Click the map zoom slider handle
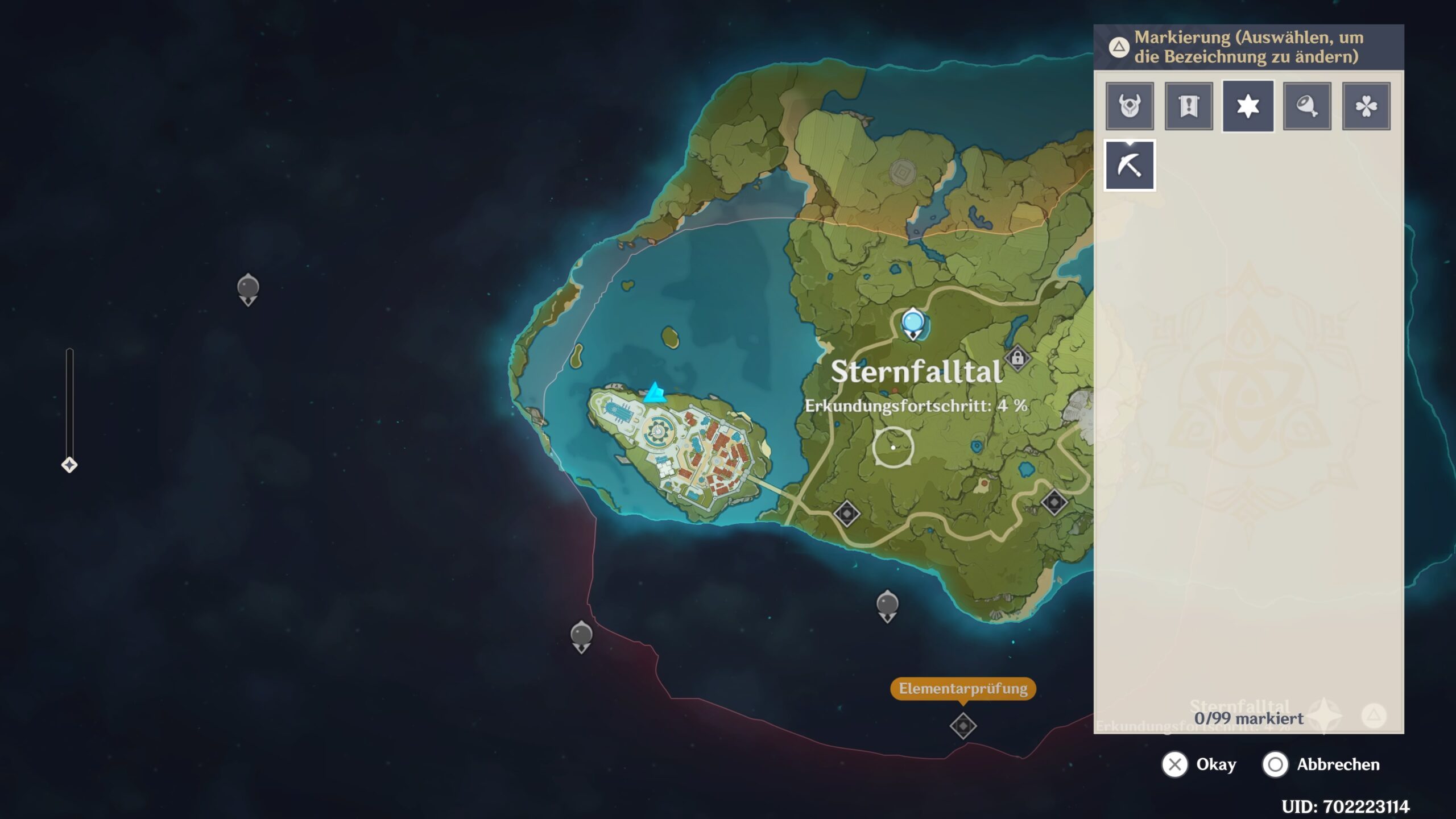This screenshot has height=819, width=1456. point(69,465)
